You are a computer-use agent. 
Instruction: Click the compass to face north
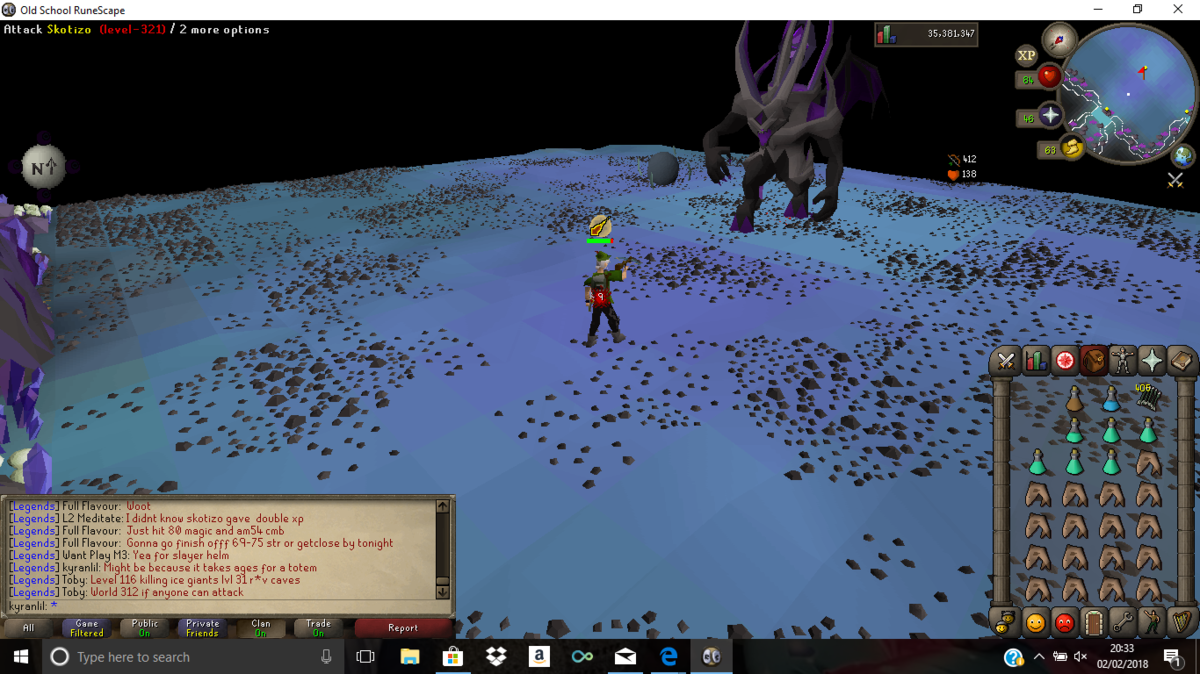tap(1059, 40)
